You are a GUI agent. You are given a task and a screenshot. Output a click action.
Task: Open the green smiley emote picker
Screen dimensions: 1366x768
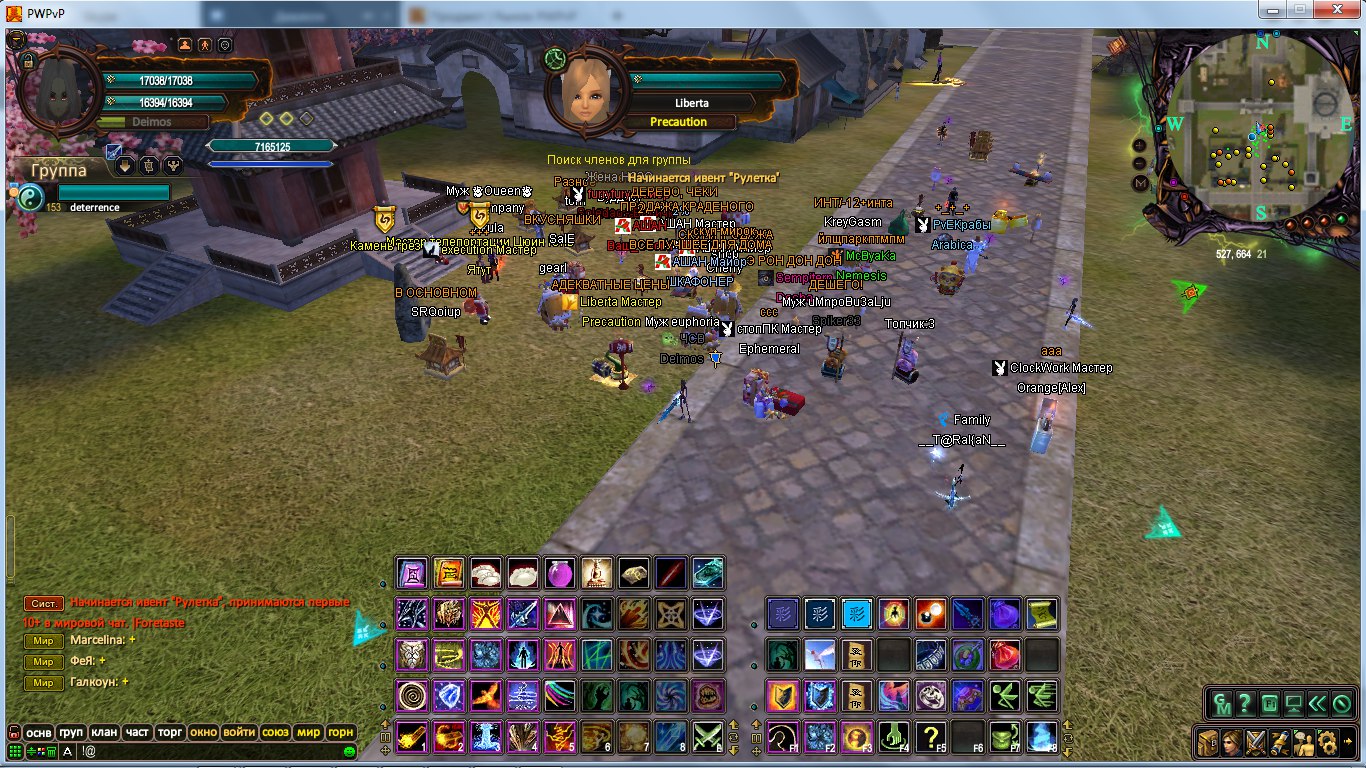pyautogui.click(x=349, y=751)
